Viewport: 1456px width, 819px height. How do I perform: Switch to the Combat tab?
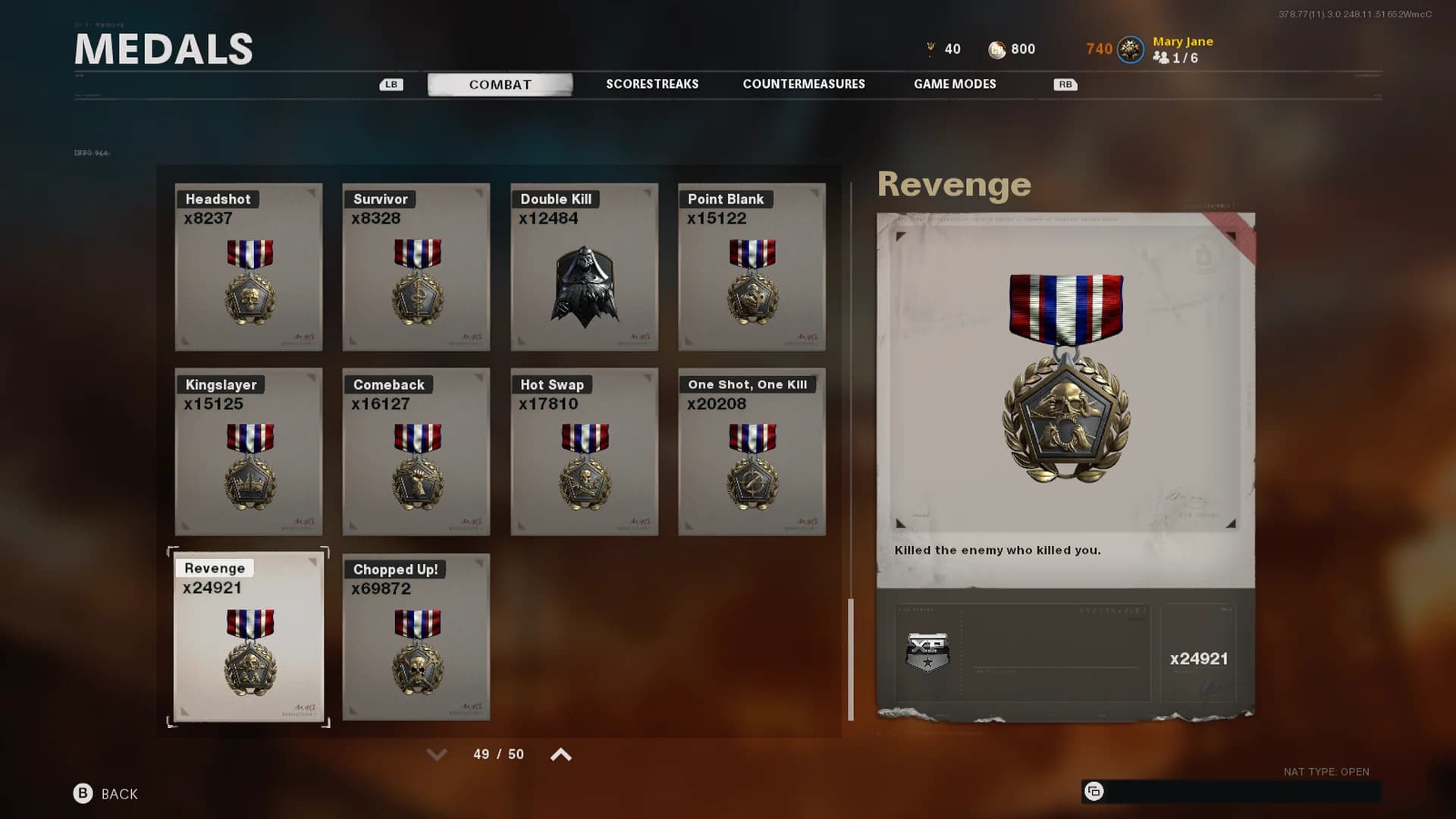click(500, 84)
